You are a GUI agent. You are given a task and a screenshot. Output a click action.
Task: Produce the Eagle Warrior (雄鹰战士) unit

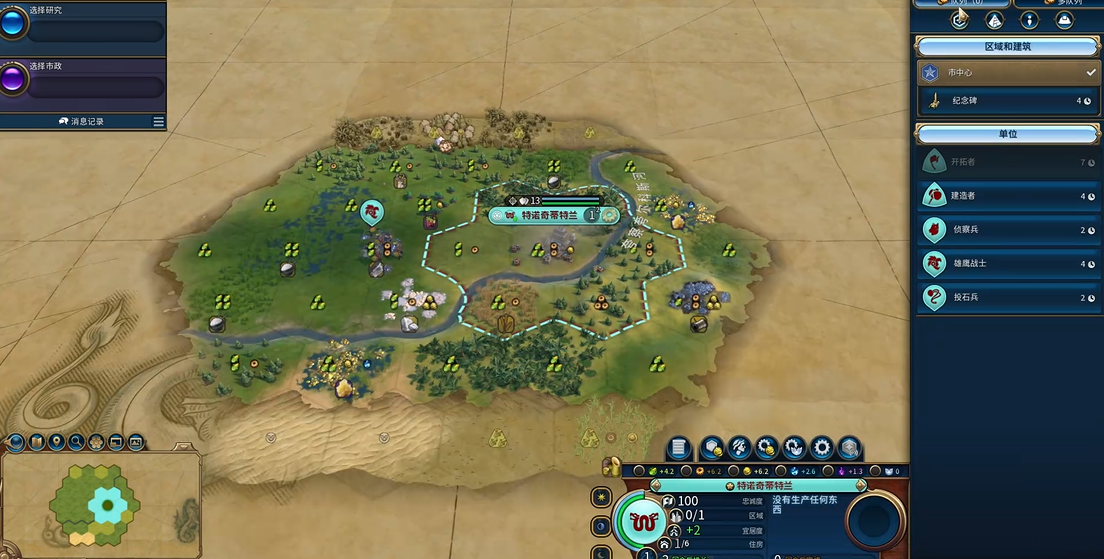pyautogui.click(x=1008, y=264)
